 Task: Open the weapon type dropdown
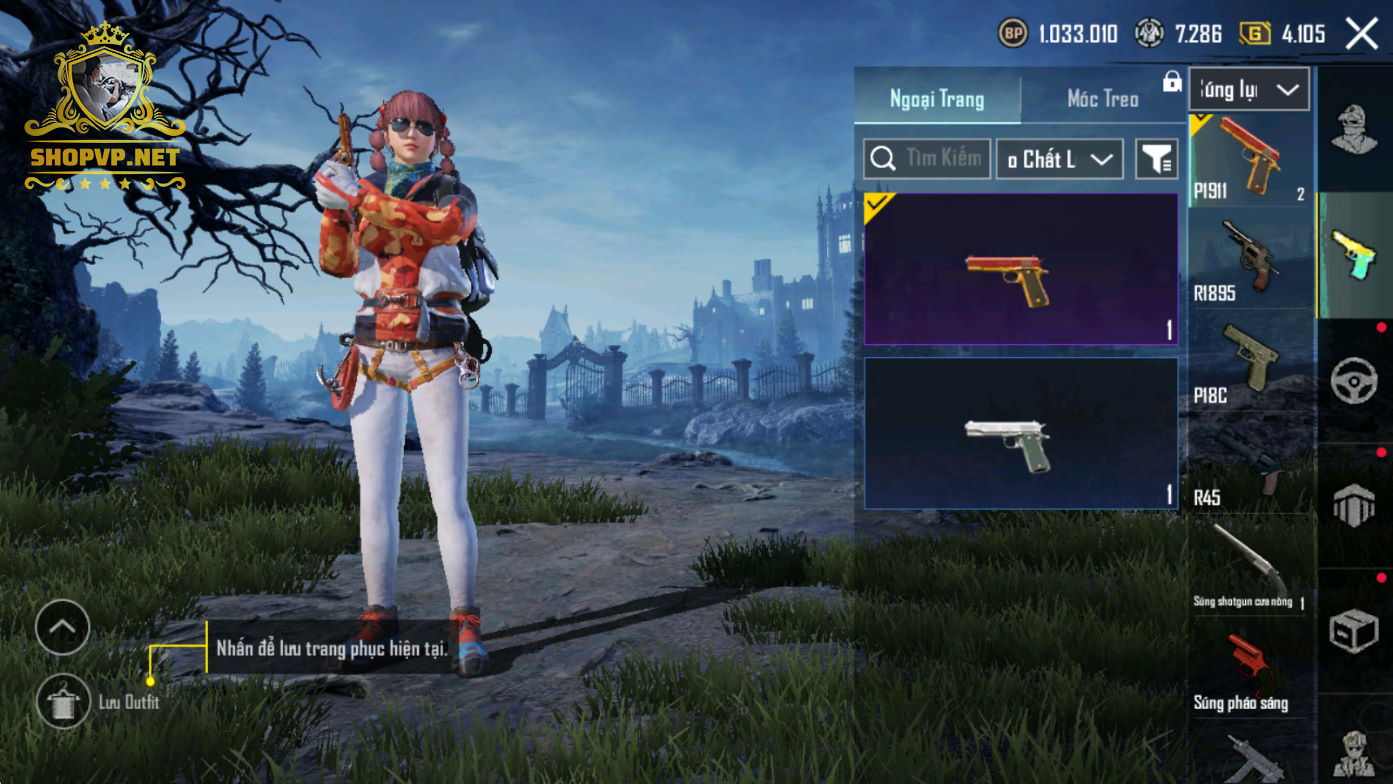coord(1249,90)
